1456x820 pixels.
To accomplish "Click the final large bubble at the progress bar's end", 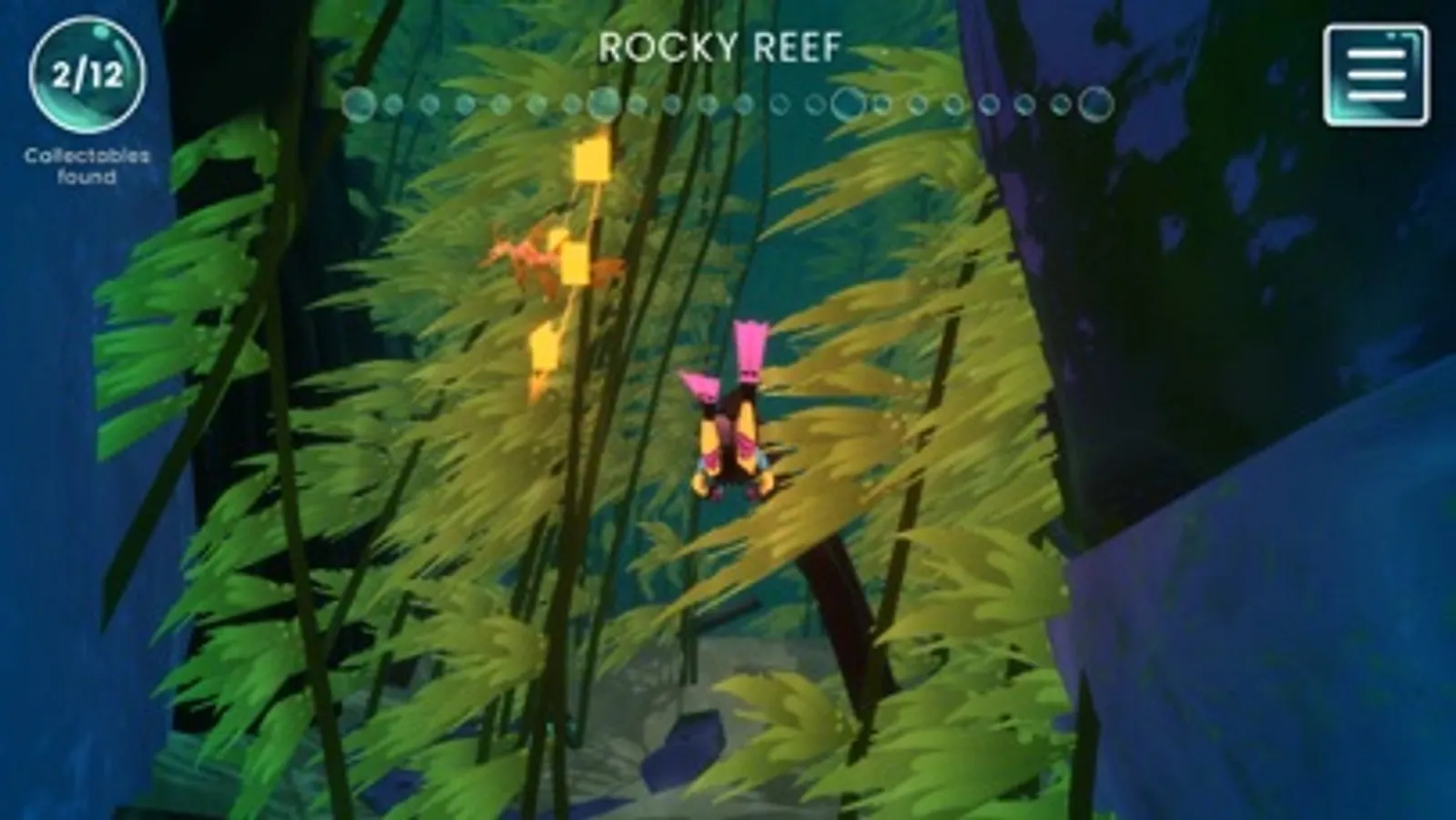I will tap(1095, 104).
